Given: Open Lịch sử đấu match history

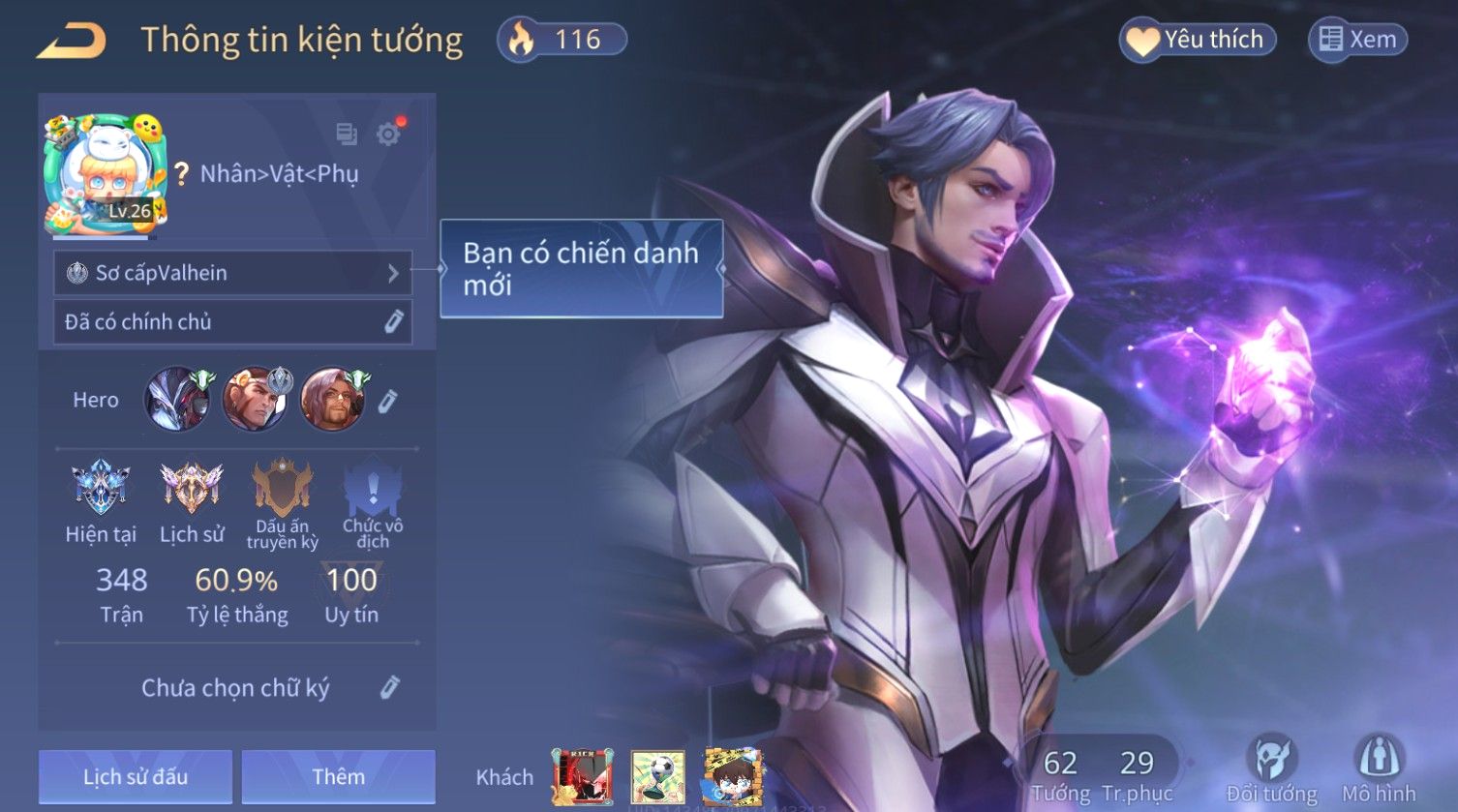Looking at the screenshot, I should tap(136, 776).
